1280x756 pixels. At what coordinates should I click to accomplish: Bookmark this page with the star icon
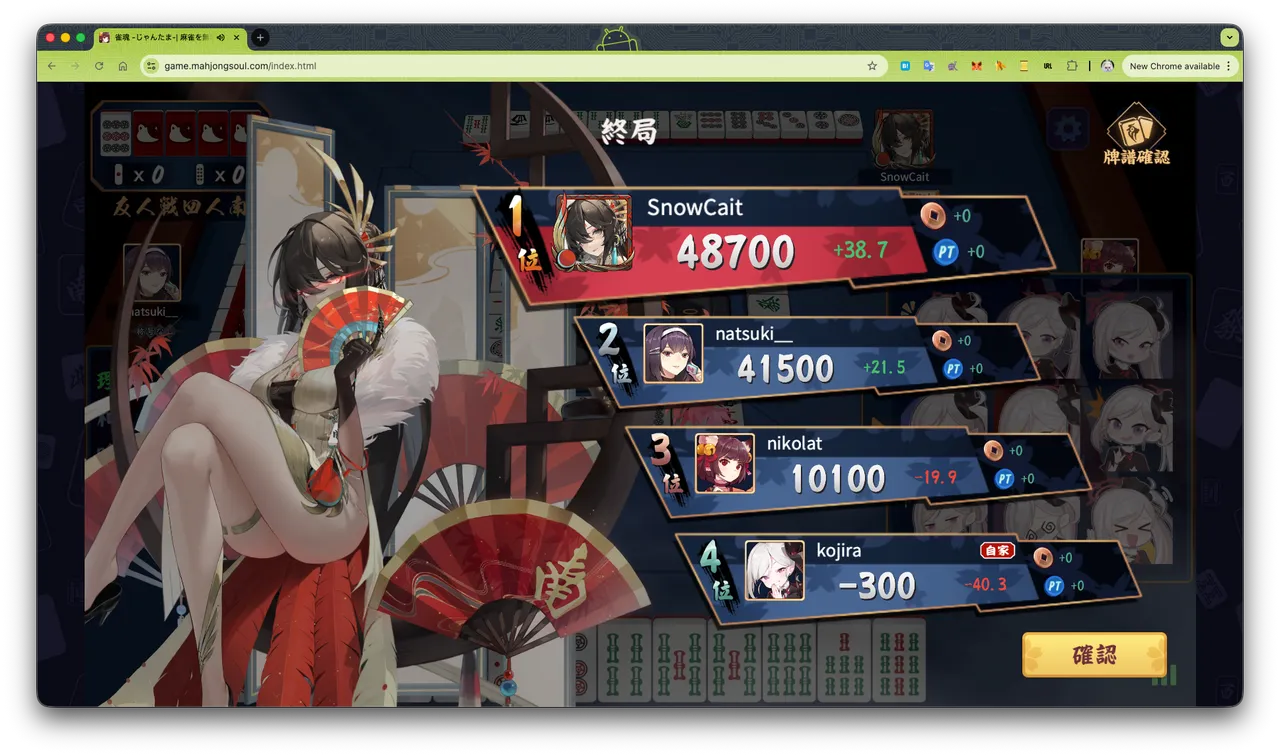point(872,66)
